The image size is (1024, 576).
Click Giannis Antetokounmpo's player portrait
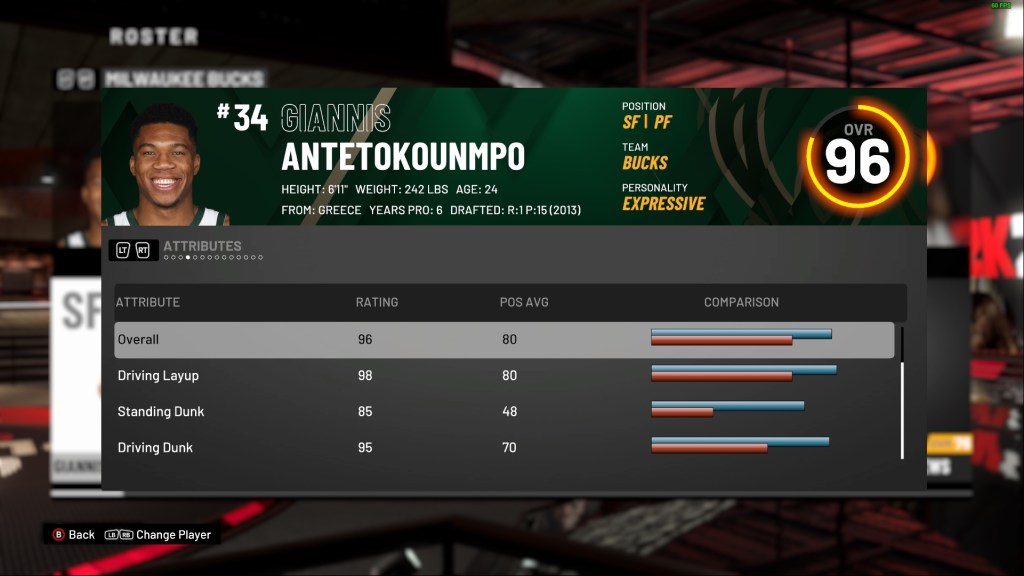click(163, 165)
